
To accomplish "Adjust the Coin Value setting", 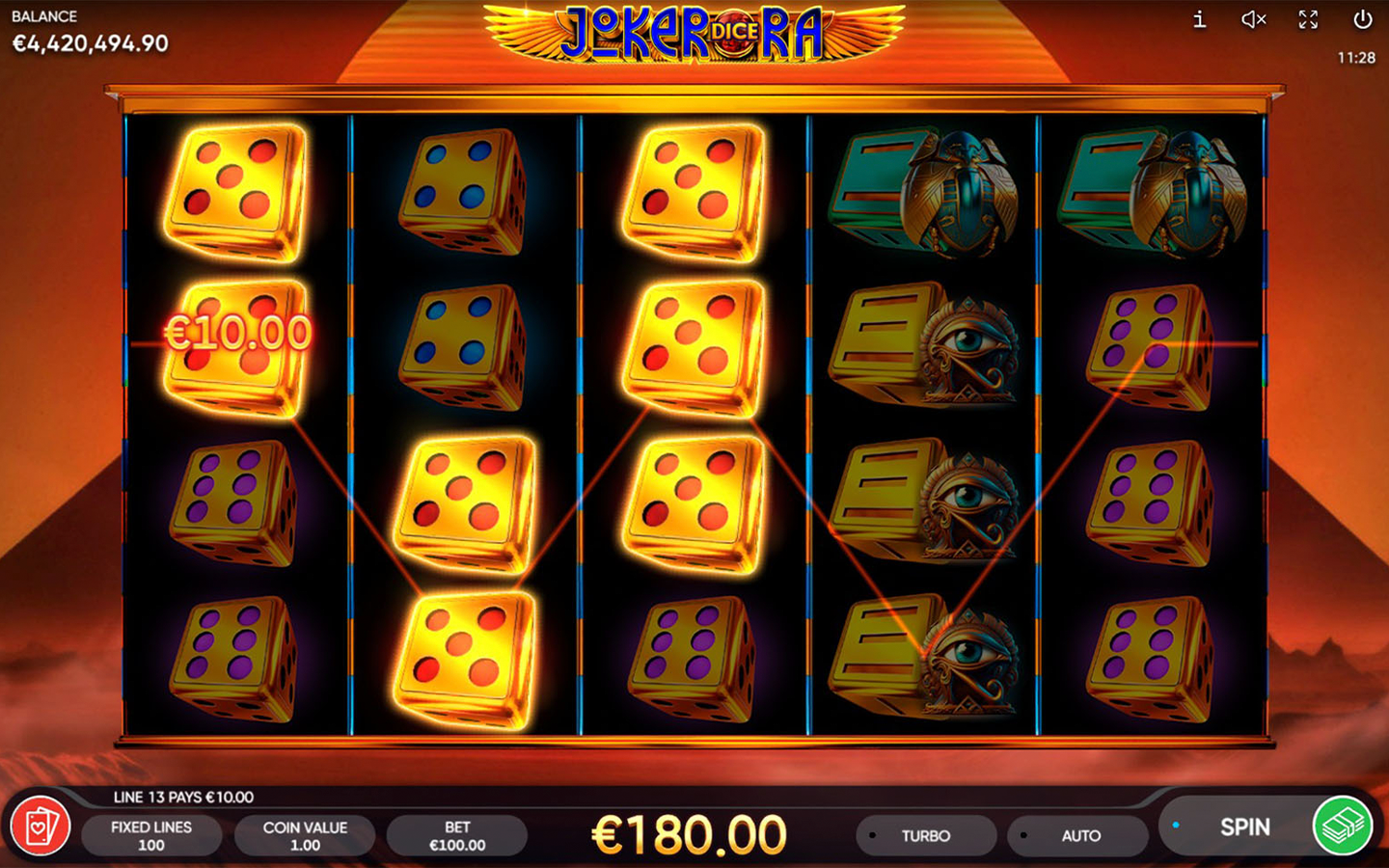I will [305, 836].
